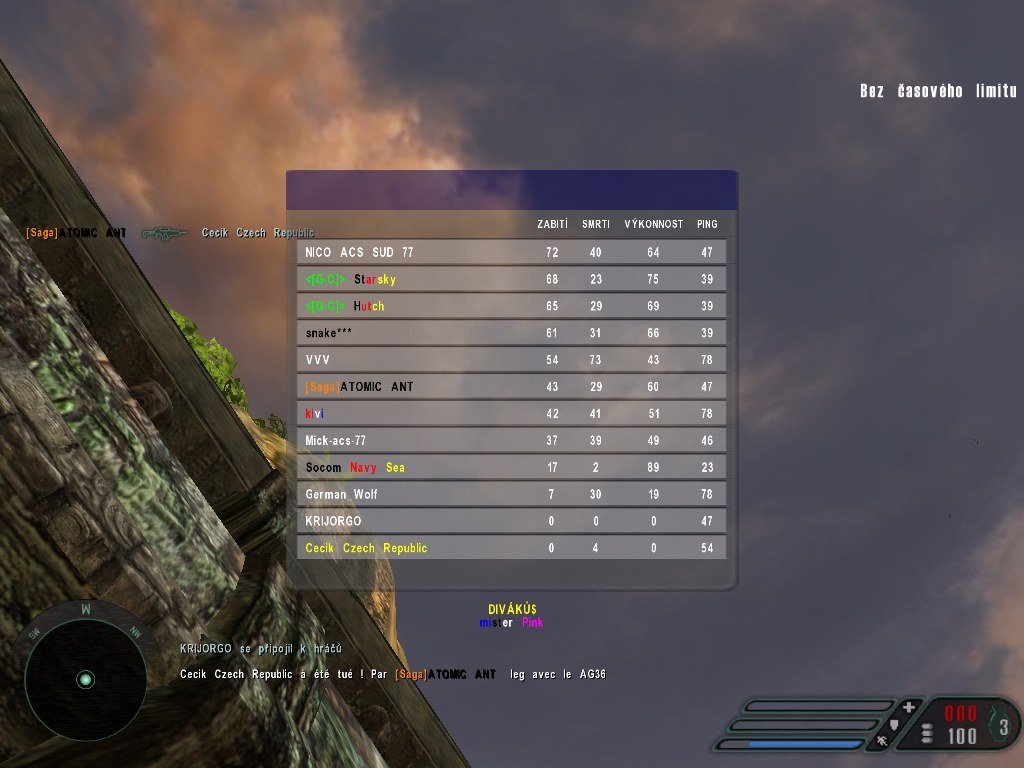The image size is (1024, 768).
Task: Click the VVV player row
Action: pyautogui.click(x=512, y=360)
